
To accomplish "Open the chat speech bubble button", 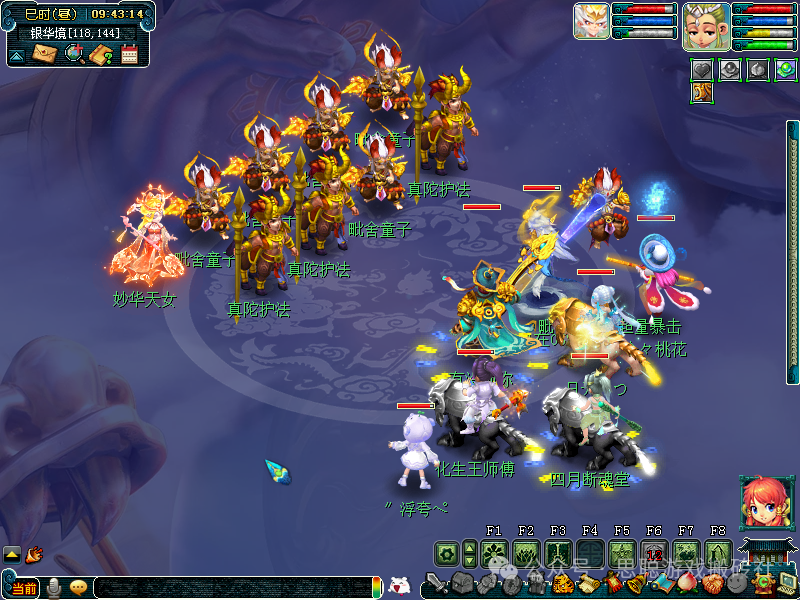I will (x=78, y=587).
